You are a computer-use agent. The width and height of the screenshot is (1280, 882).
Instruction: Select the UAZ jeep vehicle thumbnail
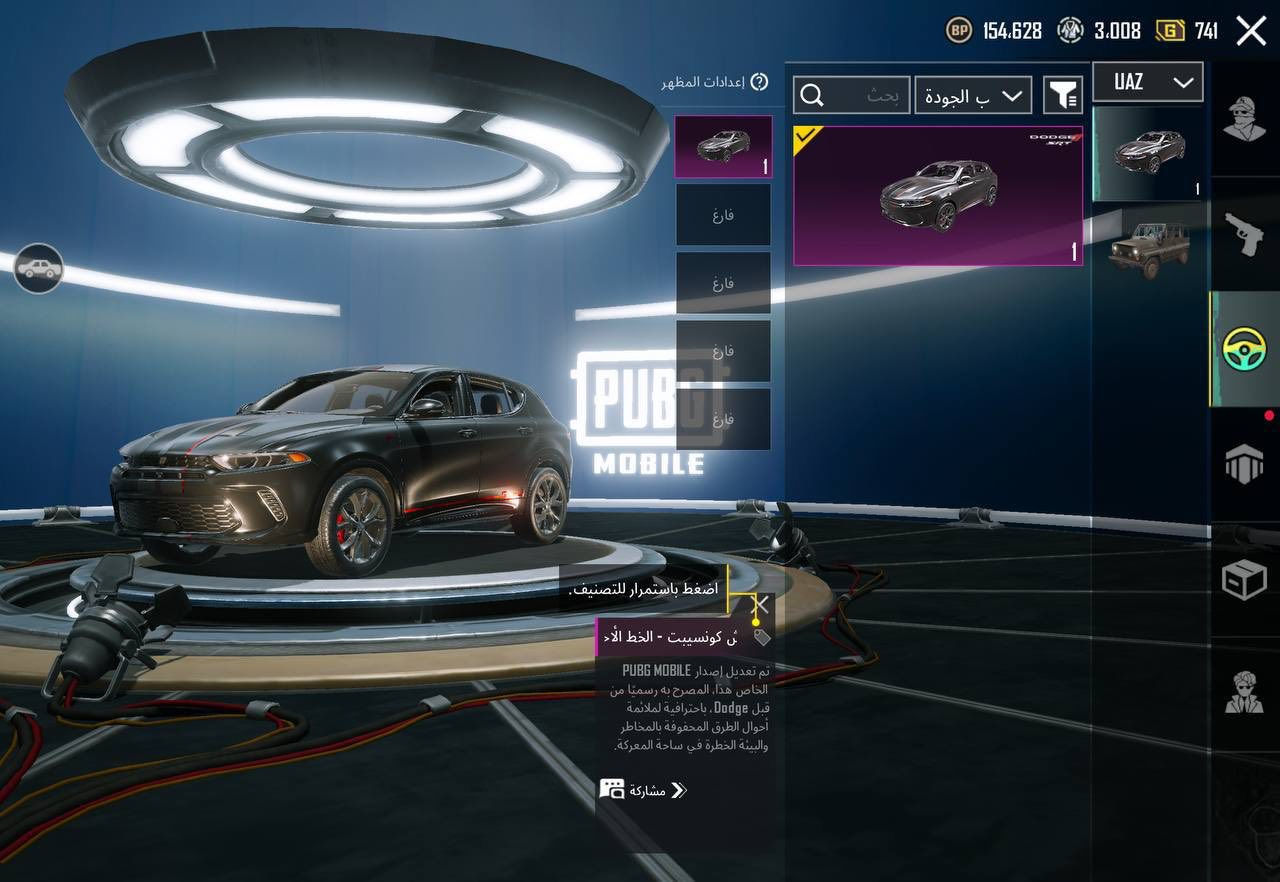(1148, 251)
